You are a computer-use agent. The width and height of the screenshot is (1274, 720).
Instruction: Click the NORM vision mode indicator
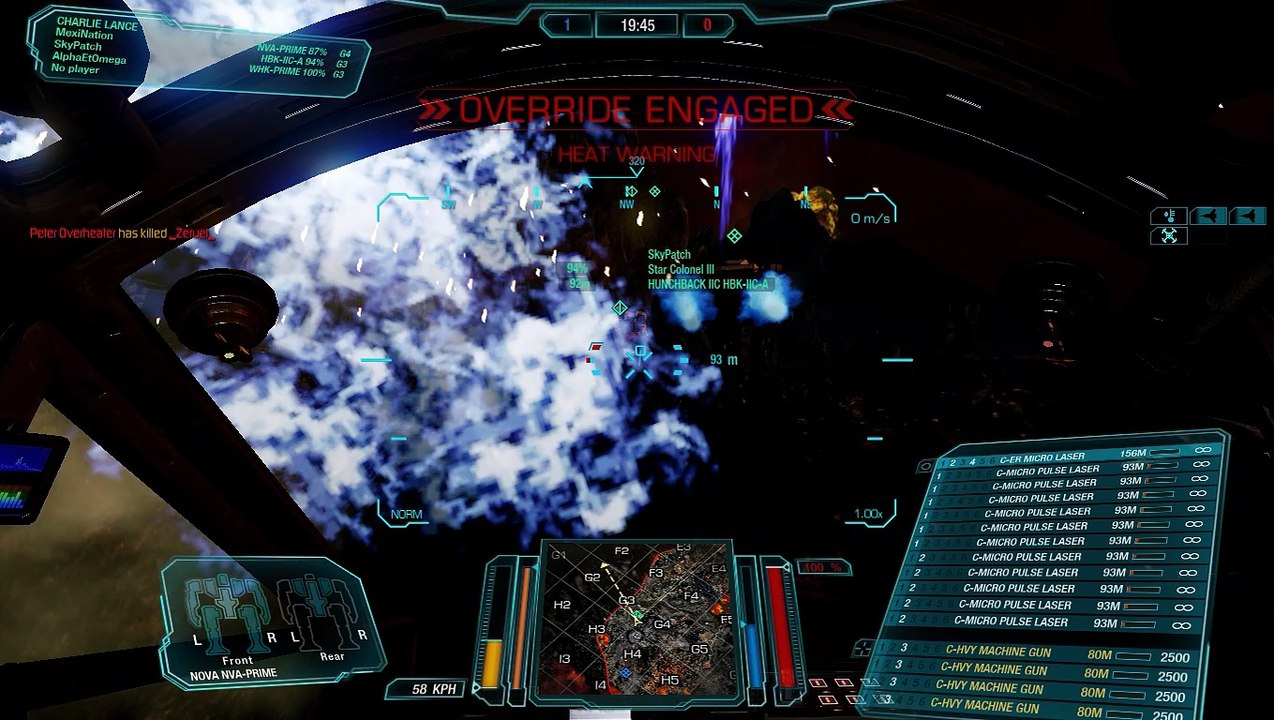pyautogui.click(x=406, y=514)
